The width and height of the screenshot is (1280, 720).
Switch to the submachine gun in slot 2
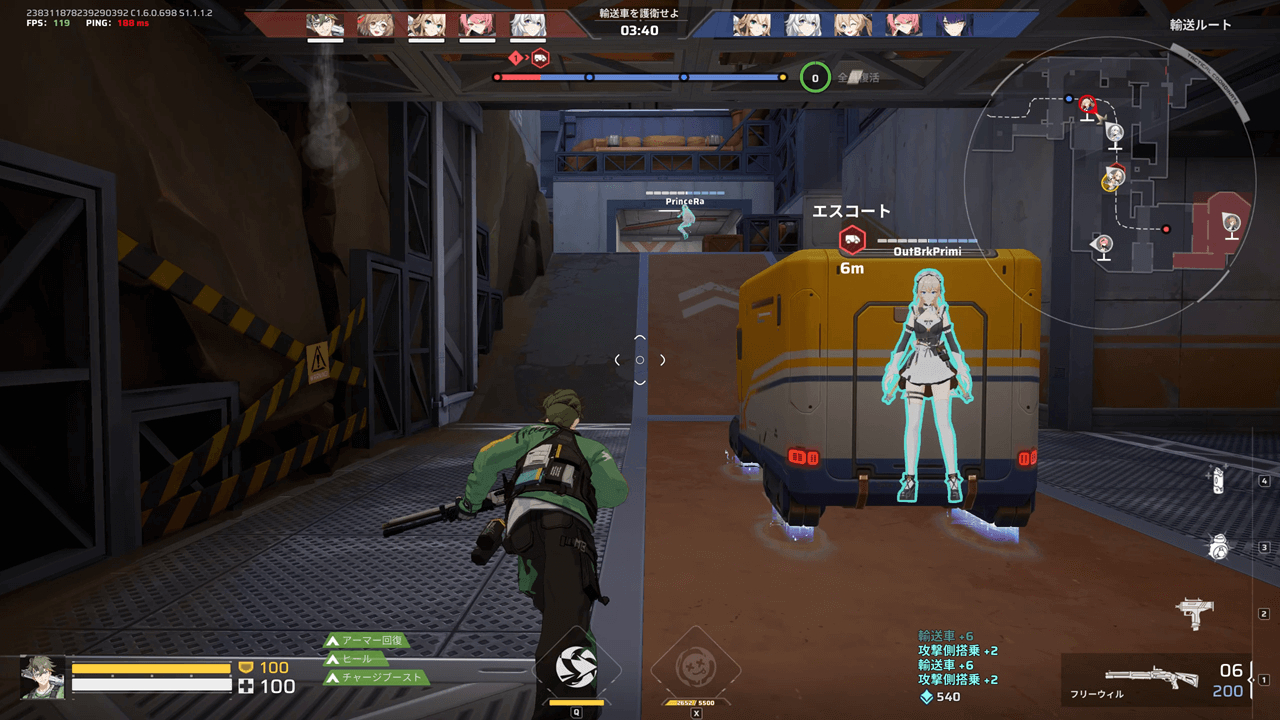tap(1197, 612)
